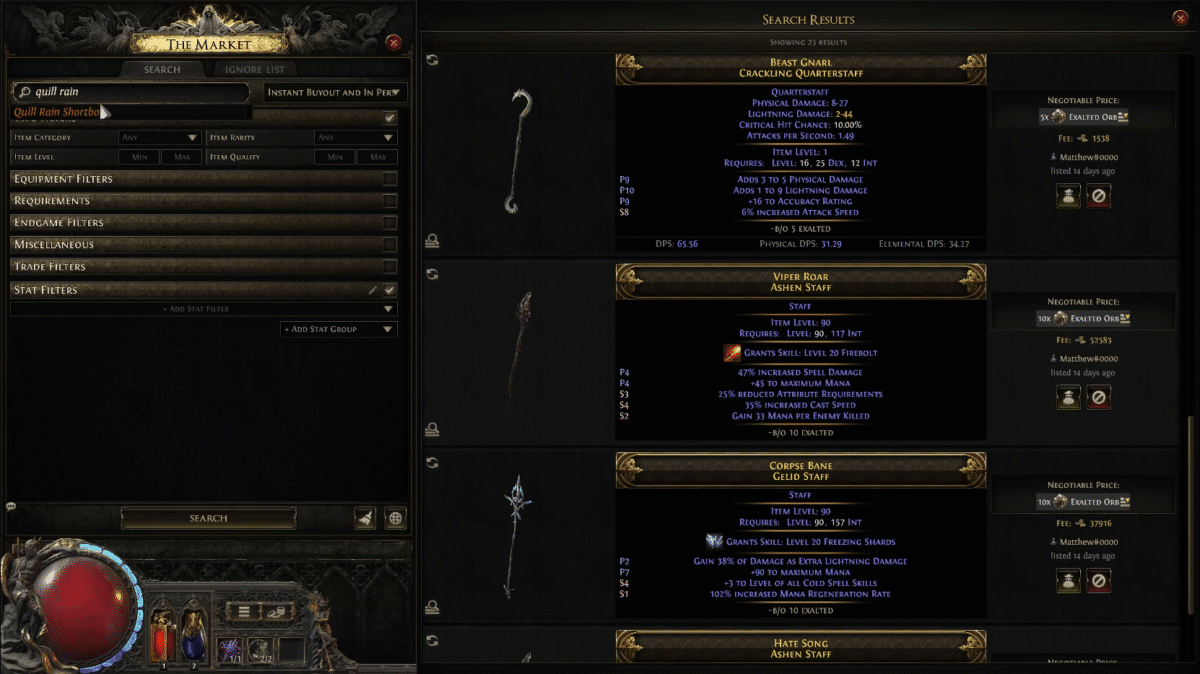Clear filters with the broom button
This screenshot has width=1200, height=674.
point(365,518)
